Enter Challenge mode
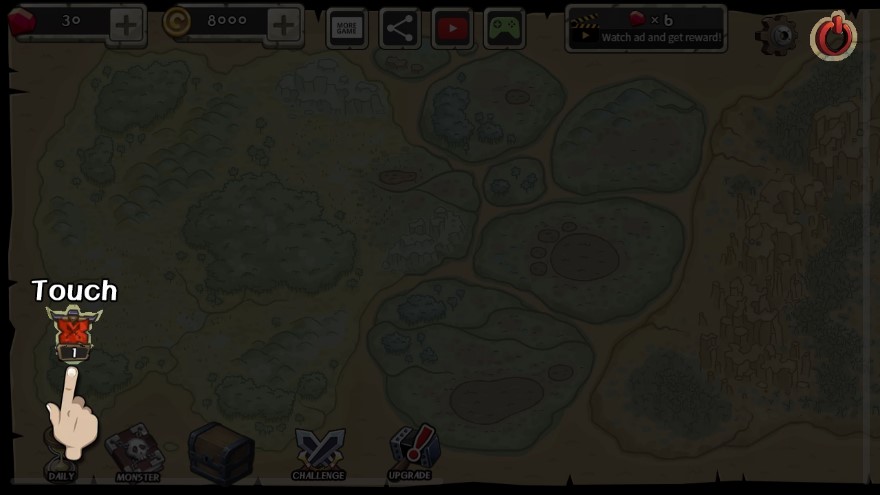880x495 pixels. pyautogui.click(x=318, y=453)
